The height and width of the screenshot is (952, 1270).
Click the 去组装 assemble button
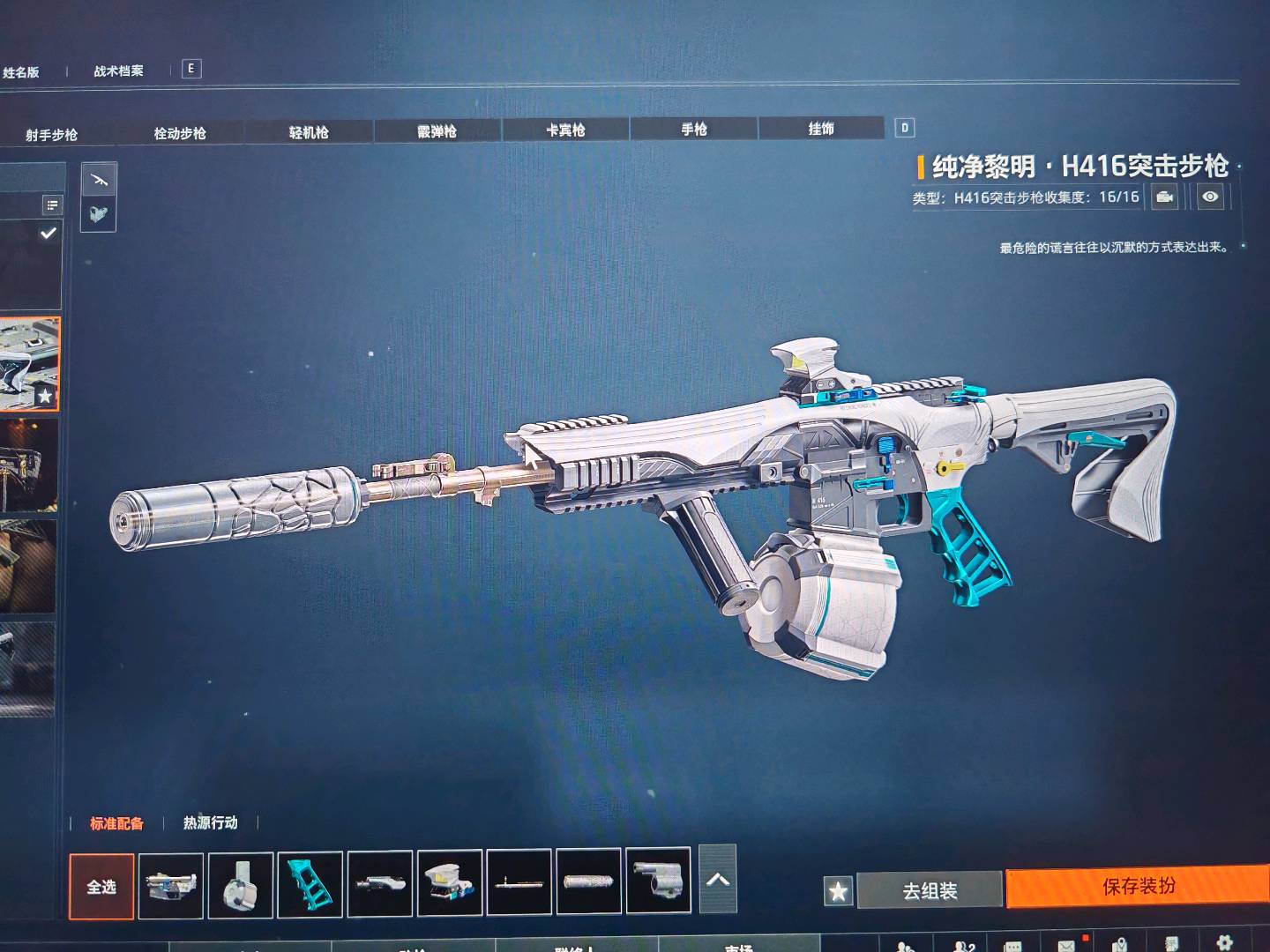[x=930, y=891]
